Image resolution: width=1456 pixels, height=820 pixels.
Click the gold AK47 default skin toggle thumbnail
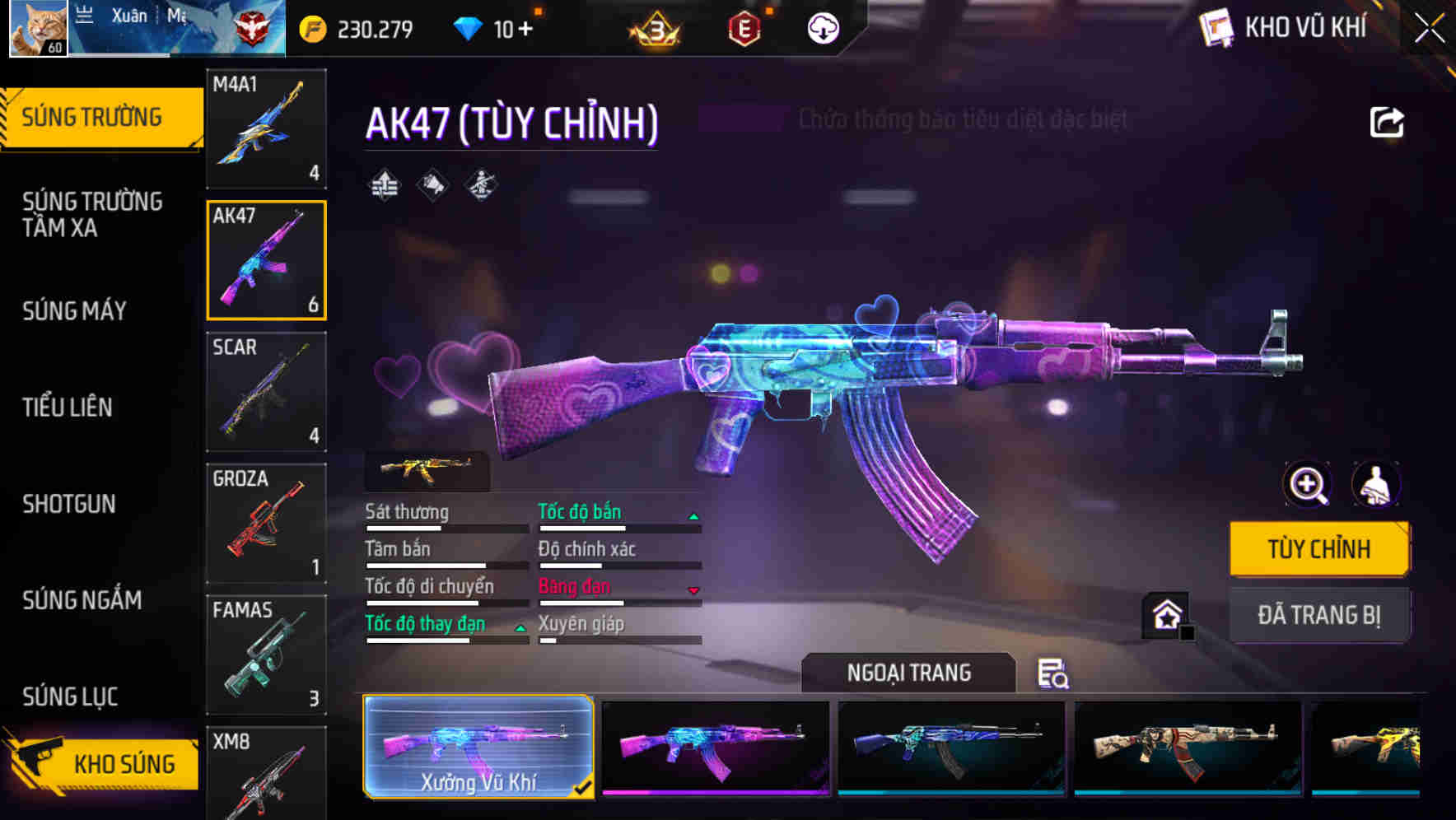(426, 471)
